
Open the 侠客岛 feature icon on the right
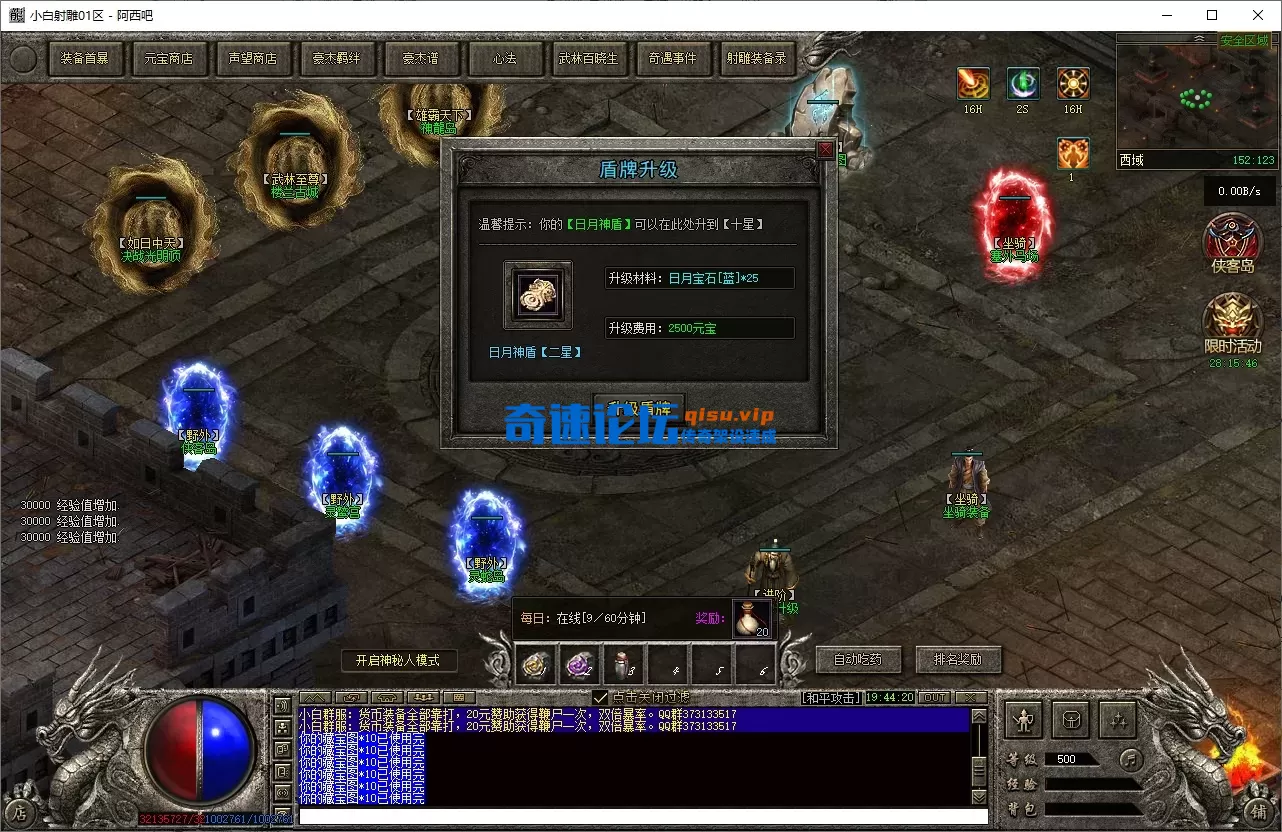pos(1233,243)
